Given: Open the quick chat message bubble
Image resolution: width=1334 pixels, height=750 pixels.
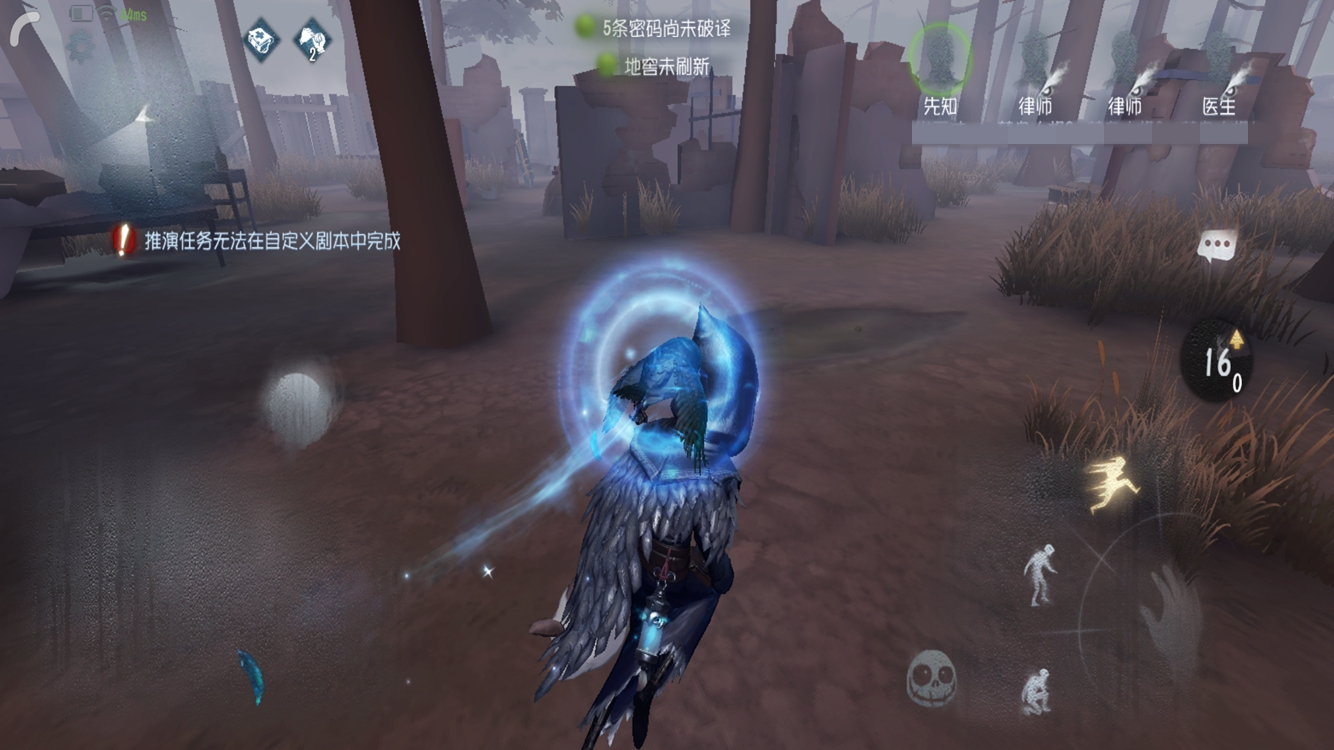Looking at the screenshot, I should point(1216,241).
